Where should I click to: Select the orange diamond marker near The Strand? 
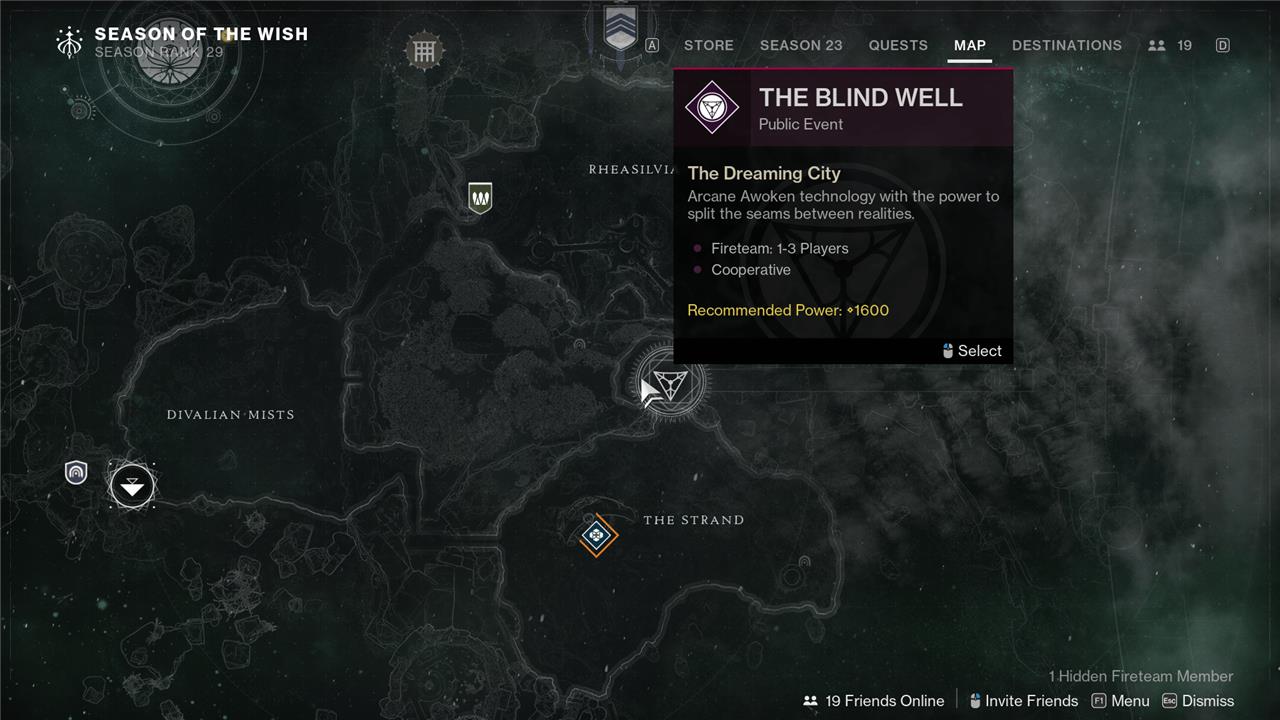(x=598, y=536)
